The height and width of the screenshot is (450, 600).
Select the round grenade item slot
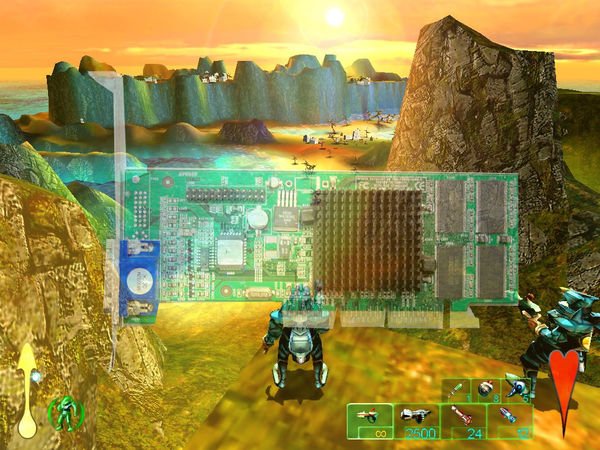pos(486,388)
